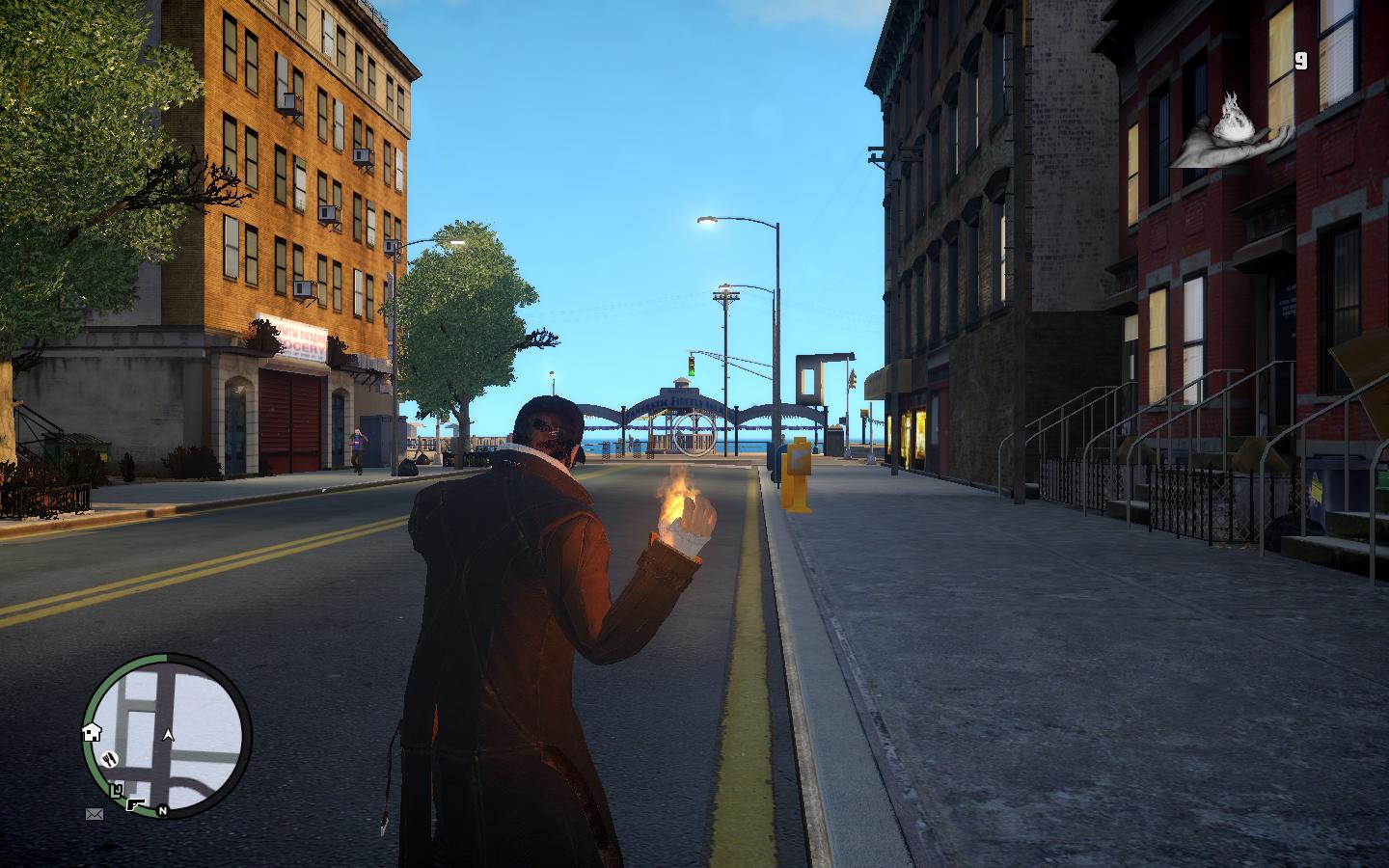Click the circular radar minimap
1389x868 pixels.
pos(168,735)
